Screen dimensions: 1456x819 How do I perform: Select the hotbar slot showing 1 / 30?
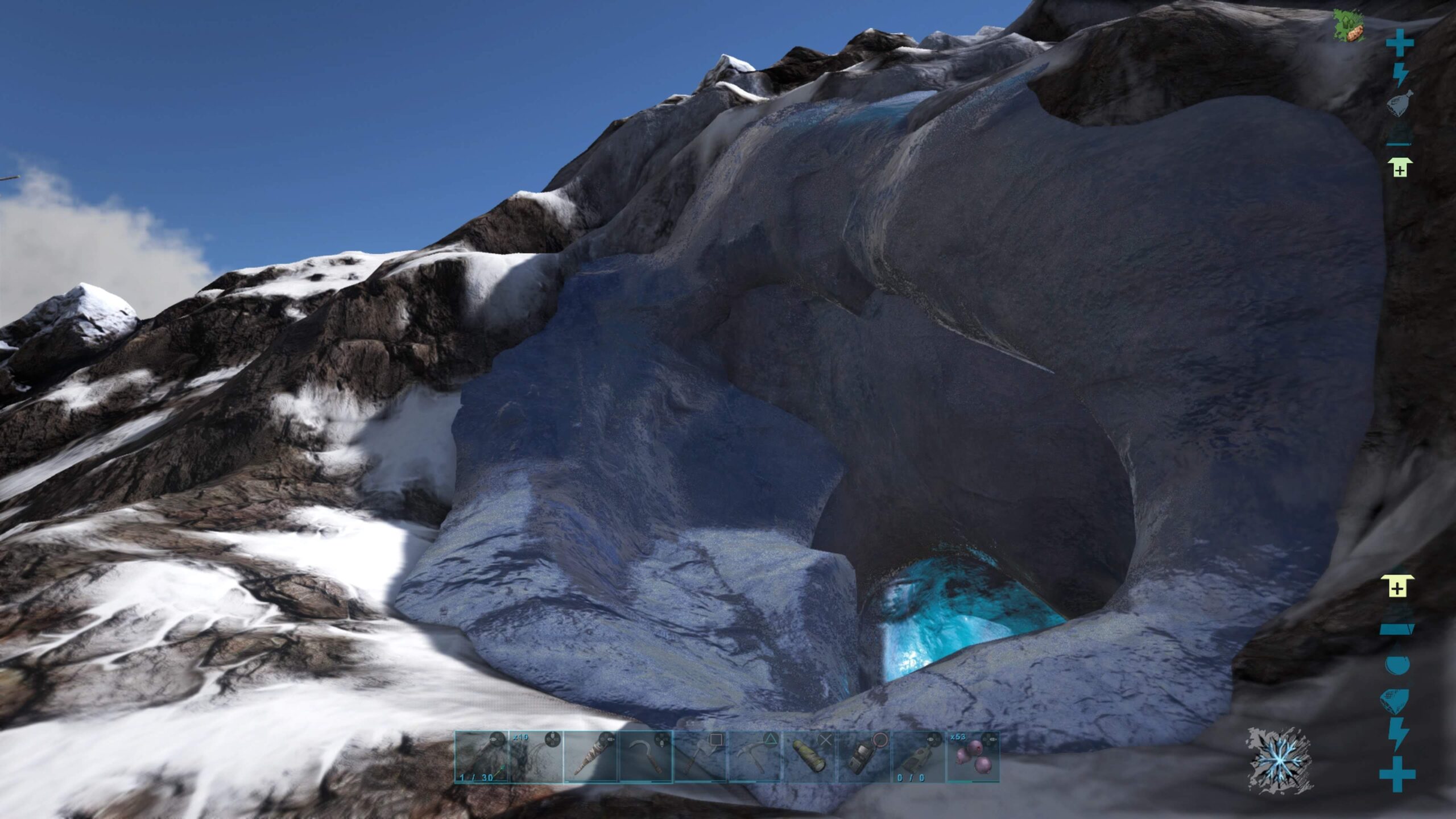[x=481, y=756]
